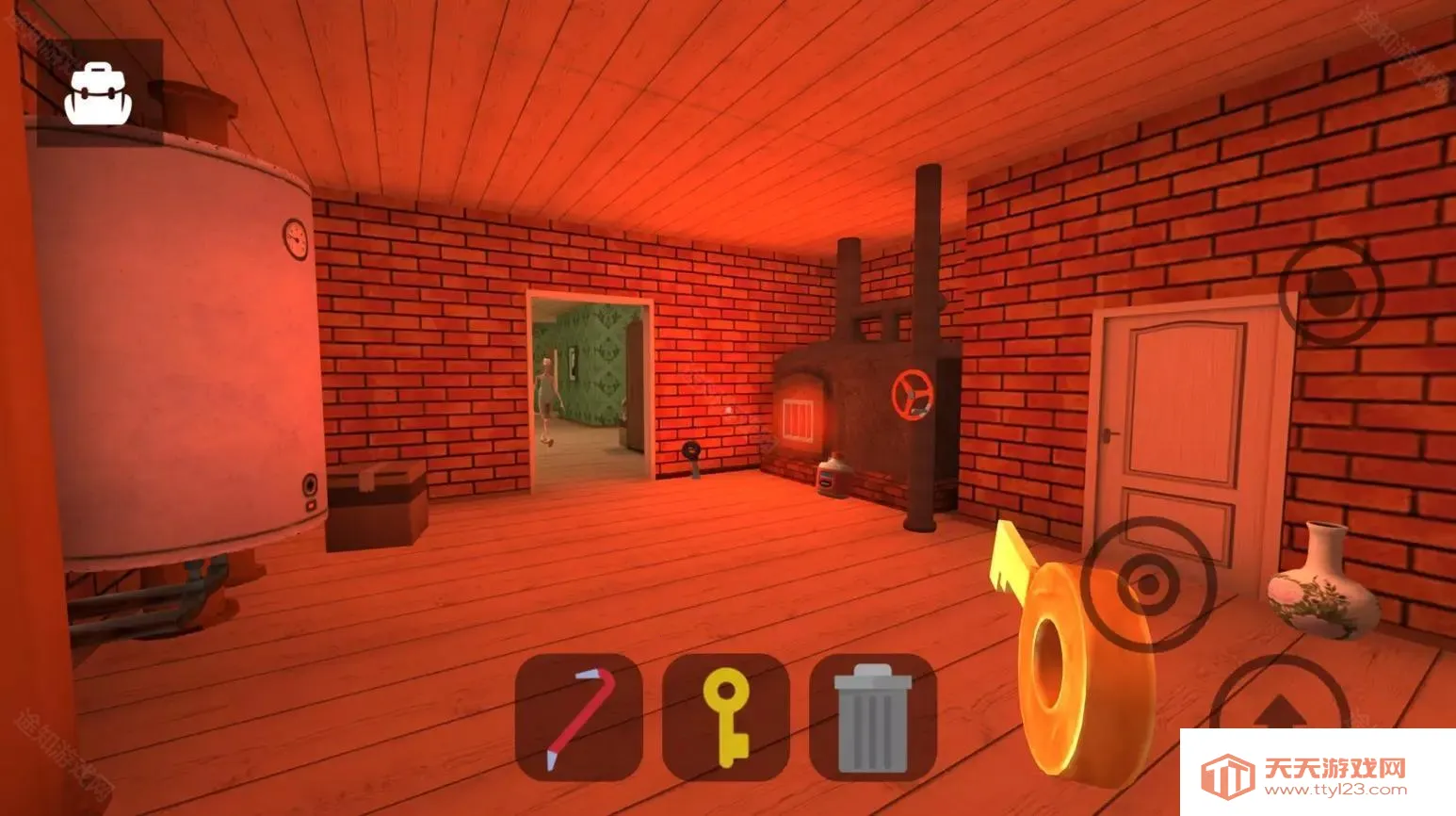The height and width of the screenshot is (816, 1456).
Task: Select the red crowbar slot
Action: 578,717
